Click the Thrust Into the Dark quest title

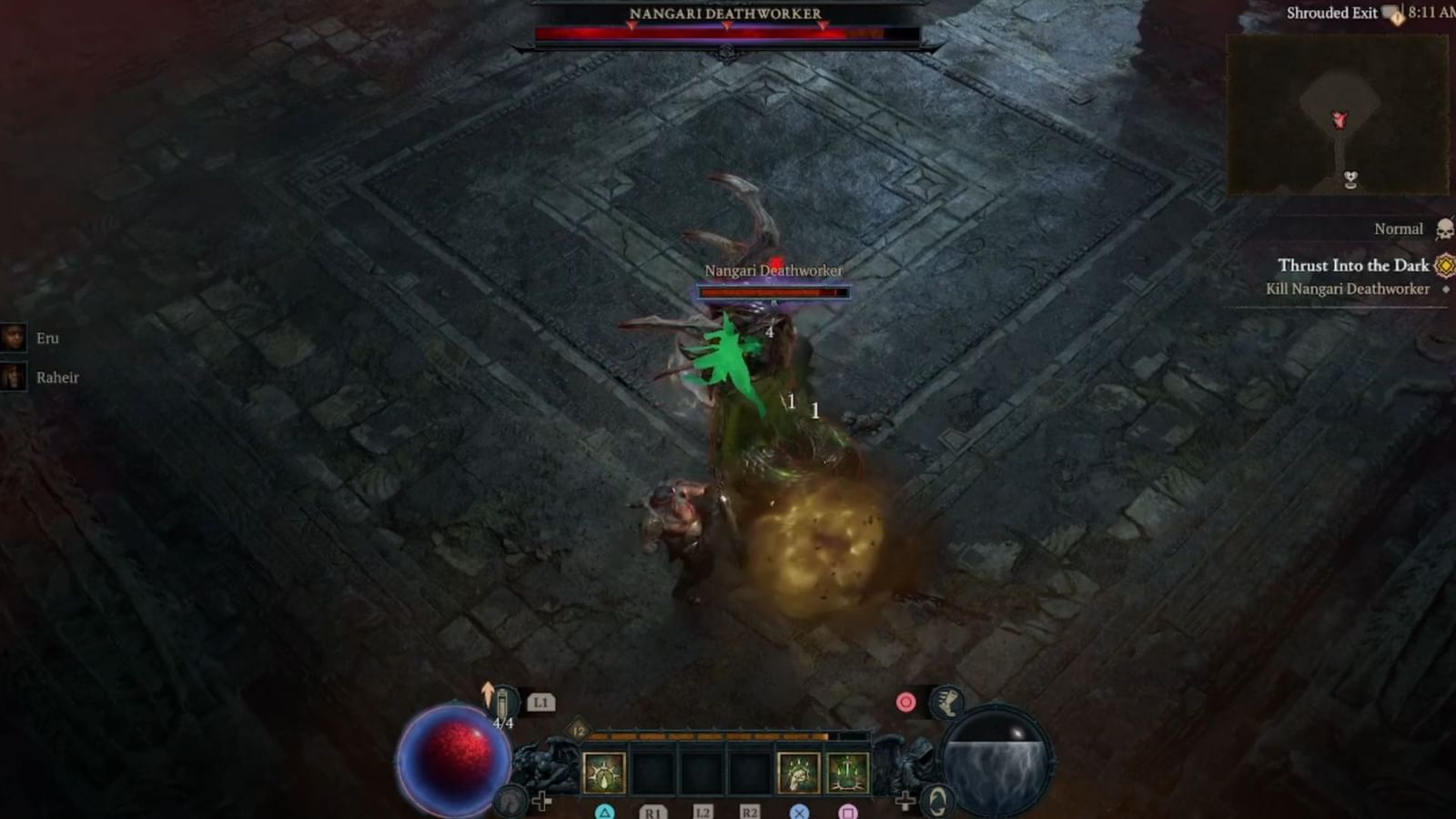coord(1355,266)
